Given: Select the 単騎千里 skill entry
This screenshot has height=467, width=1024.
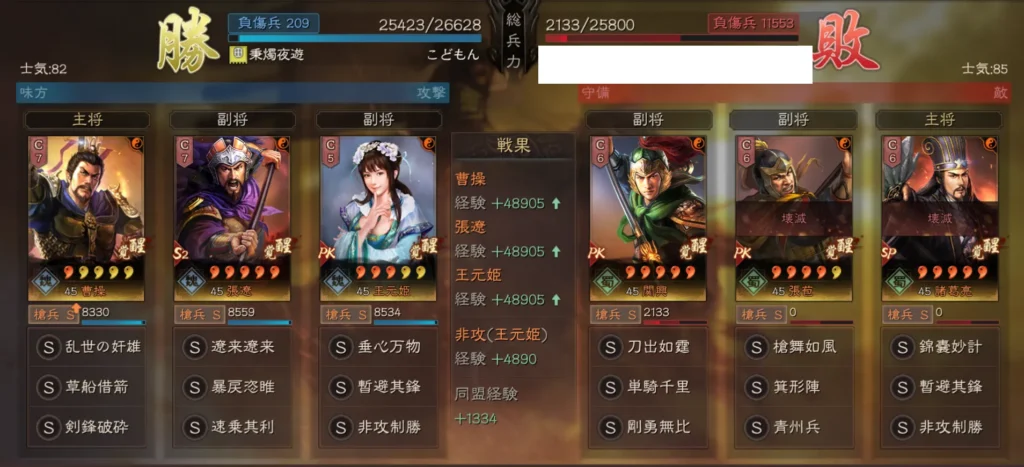Looking at the screenshot, I should coord(648,387).
